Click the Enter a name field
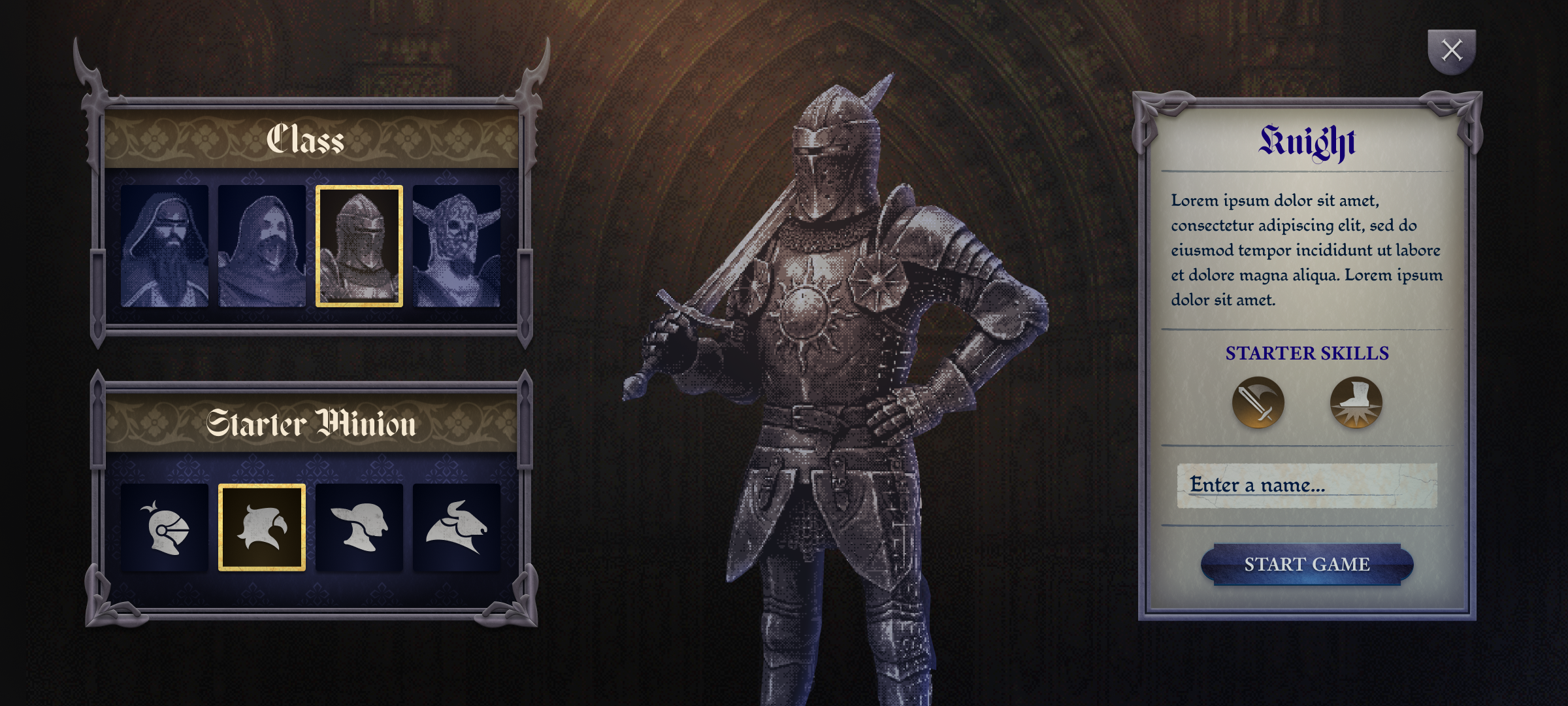The height and width of the screenshot is (706, 1568). coord(1307,485)
